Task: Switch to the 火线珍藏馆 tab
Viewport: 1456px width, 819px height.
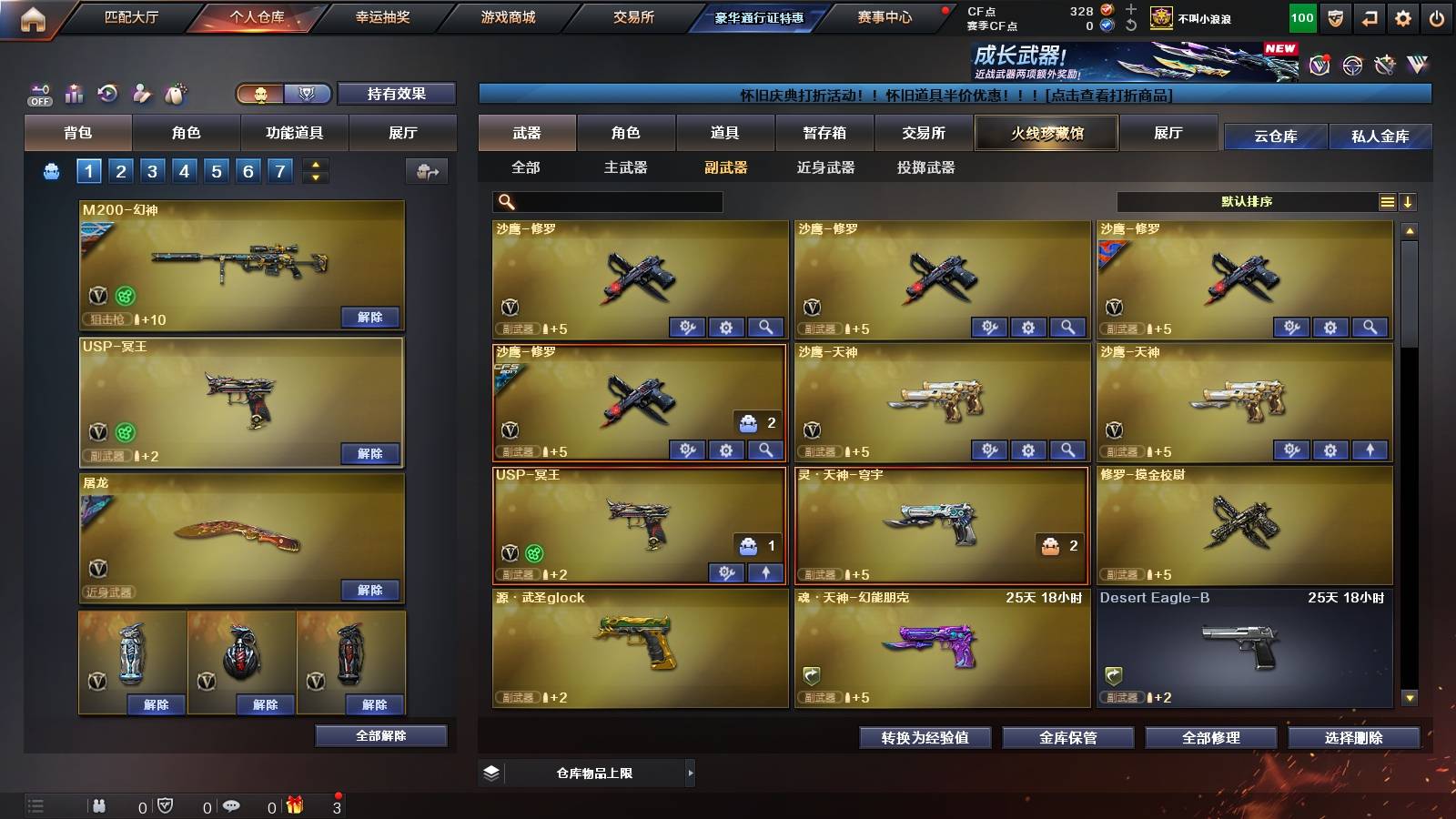Action: coord(1046,133)
